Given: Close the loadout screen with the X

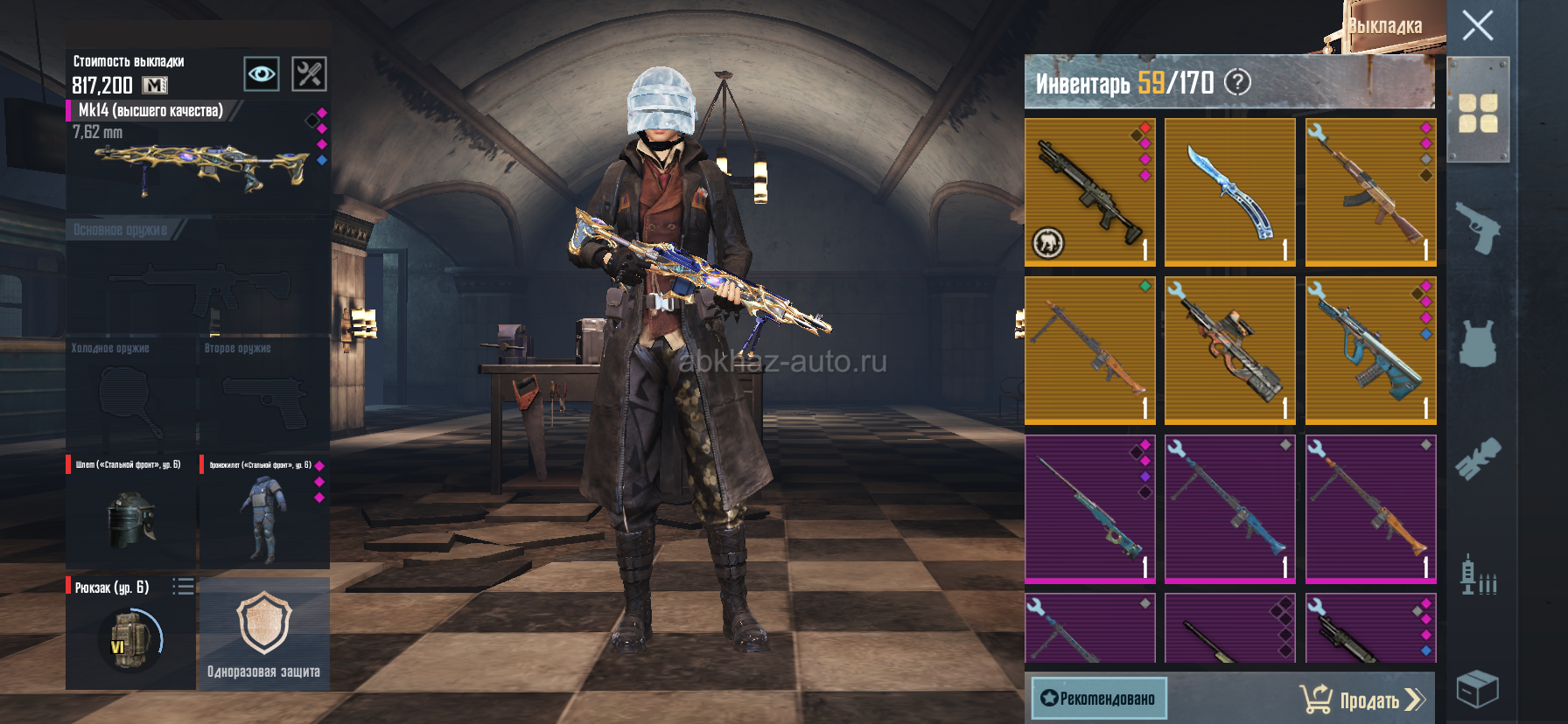Looking at the screenshot, I should [1478, 25].
